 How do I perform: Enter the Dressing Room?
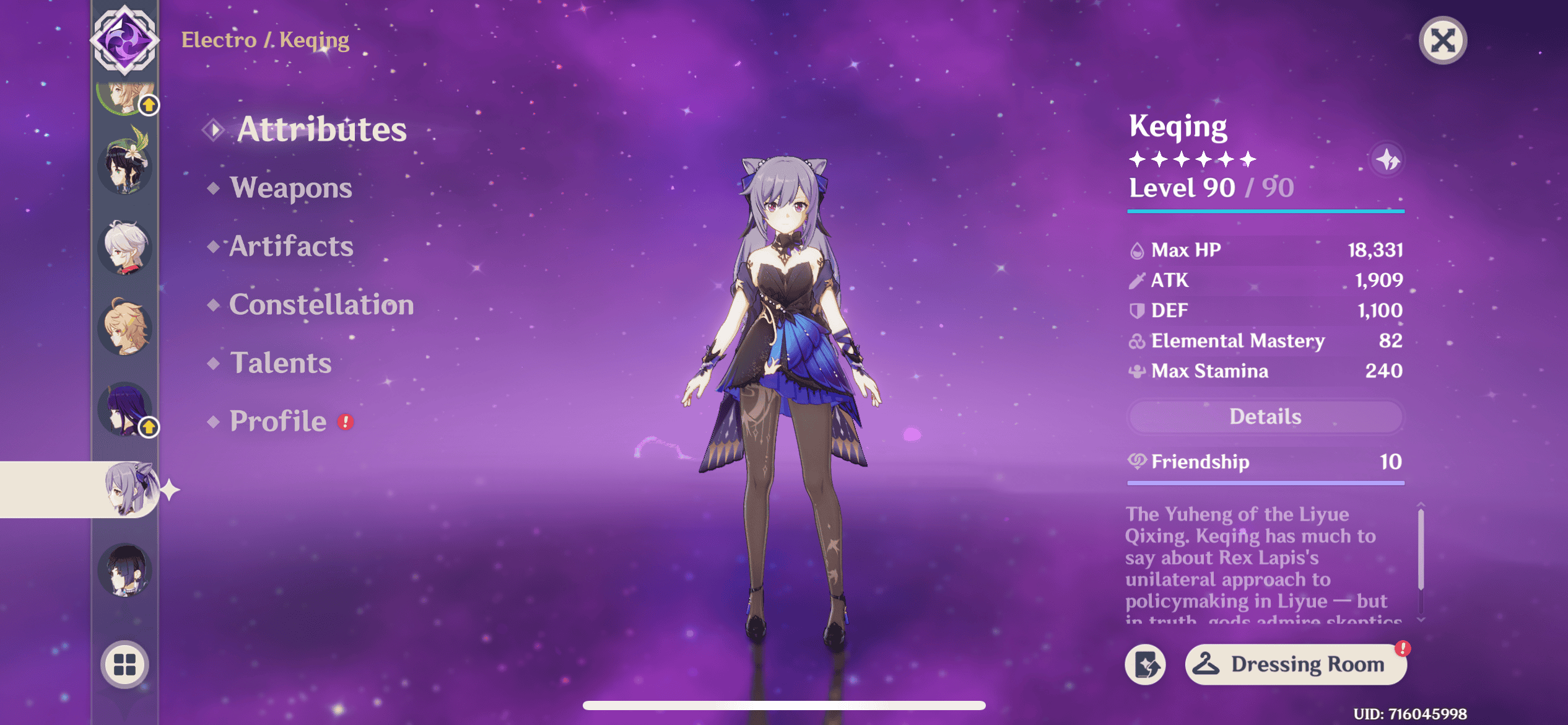click(1295, 664)
